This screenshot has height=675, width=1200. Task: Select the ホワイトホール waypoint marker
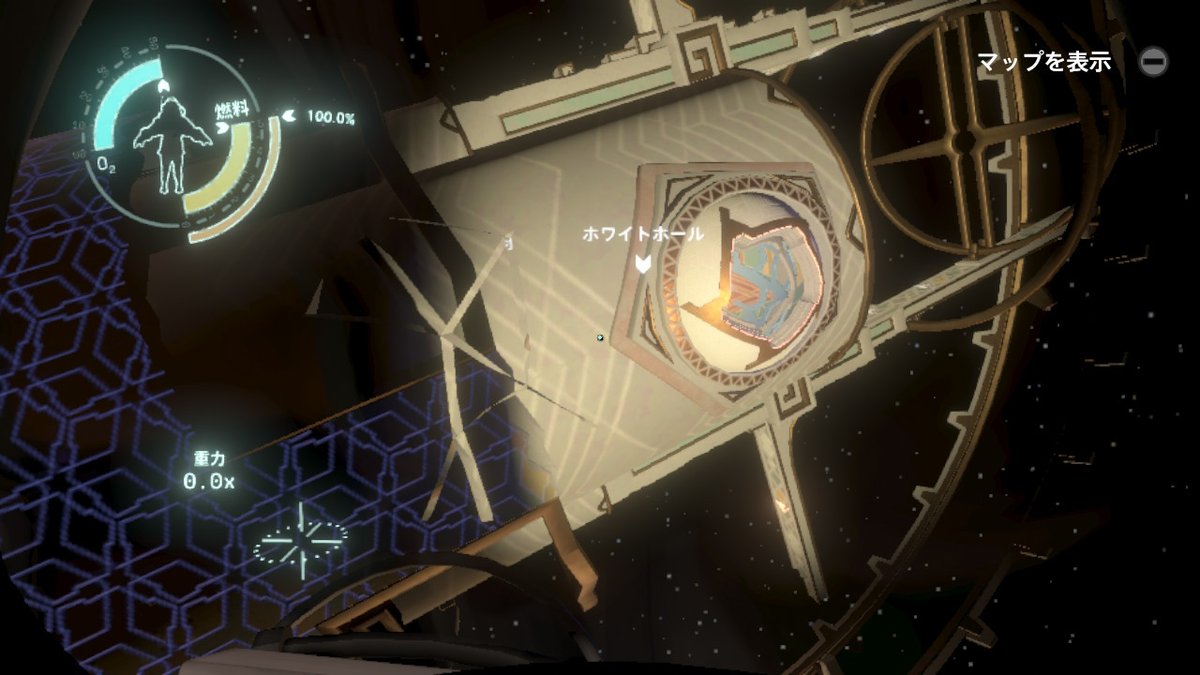click(x=645, y=263)
